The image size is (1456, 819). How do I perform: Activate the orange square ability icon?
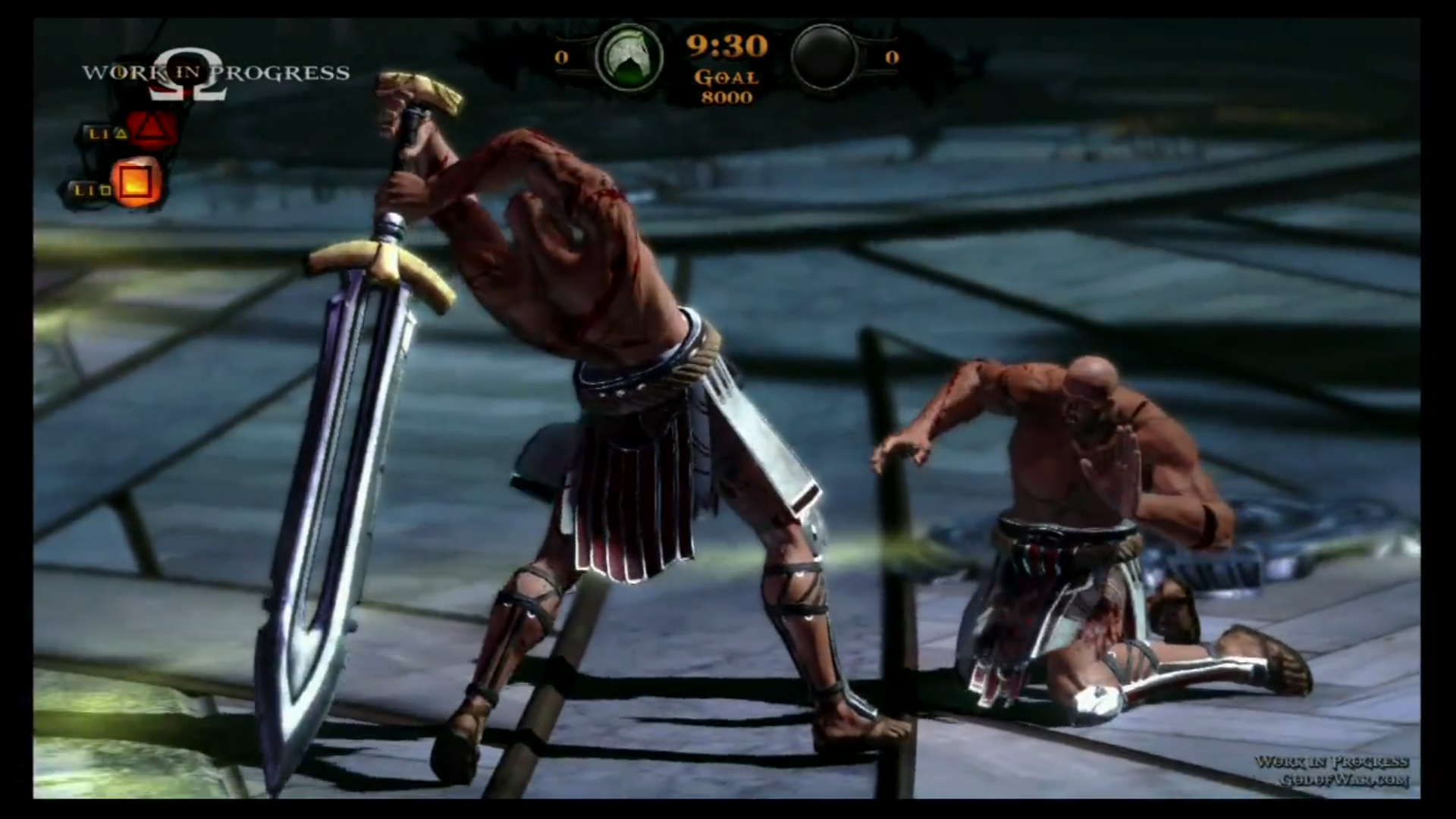tap(136, 183)
